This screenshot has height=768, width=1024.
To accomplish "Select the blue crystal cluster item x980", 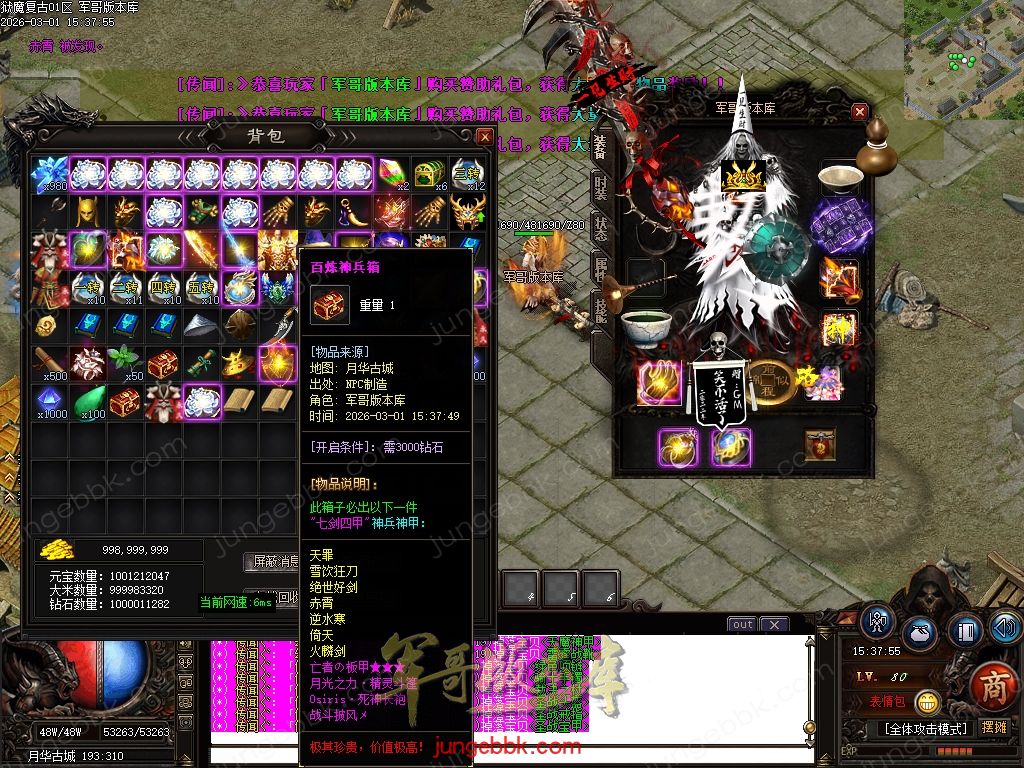I will 50,174.
